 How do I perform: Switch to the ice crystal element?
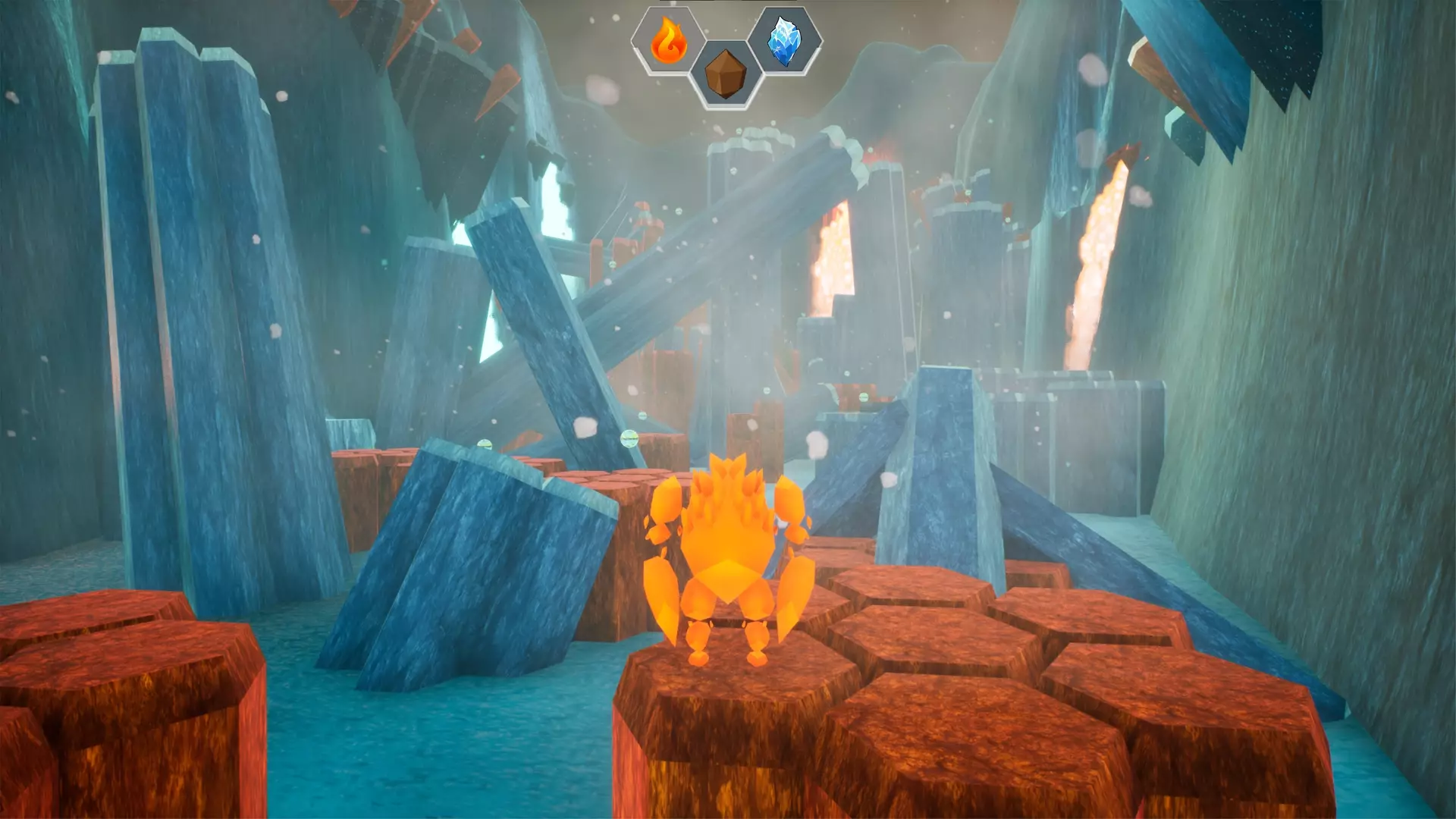(x=785, y=40)
